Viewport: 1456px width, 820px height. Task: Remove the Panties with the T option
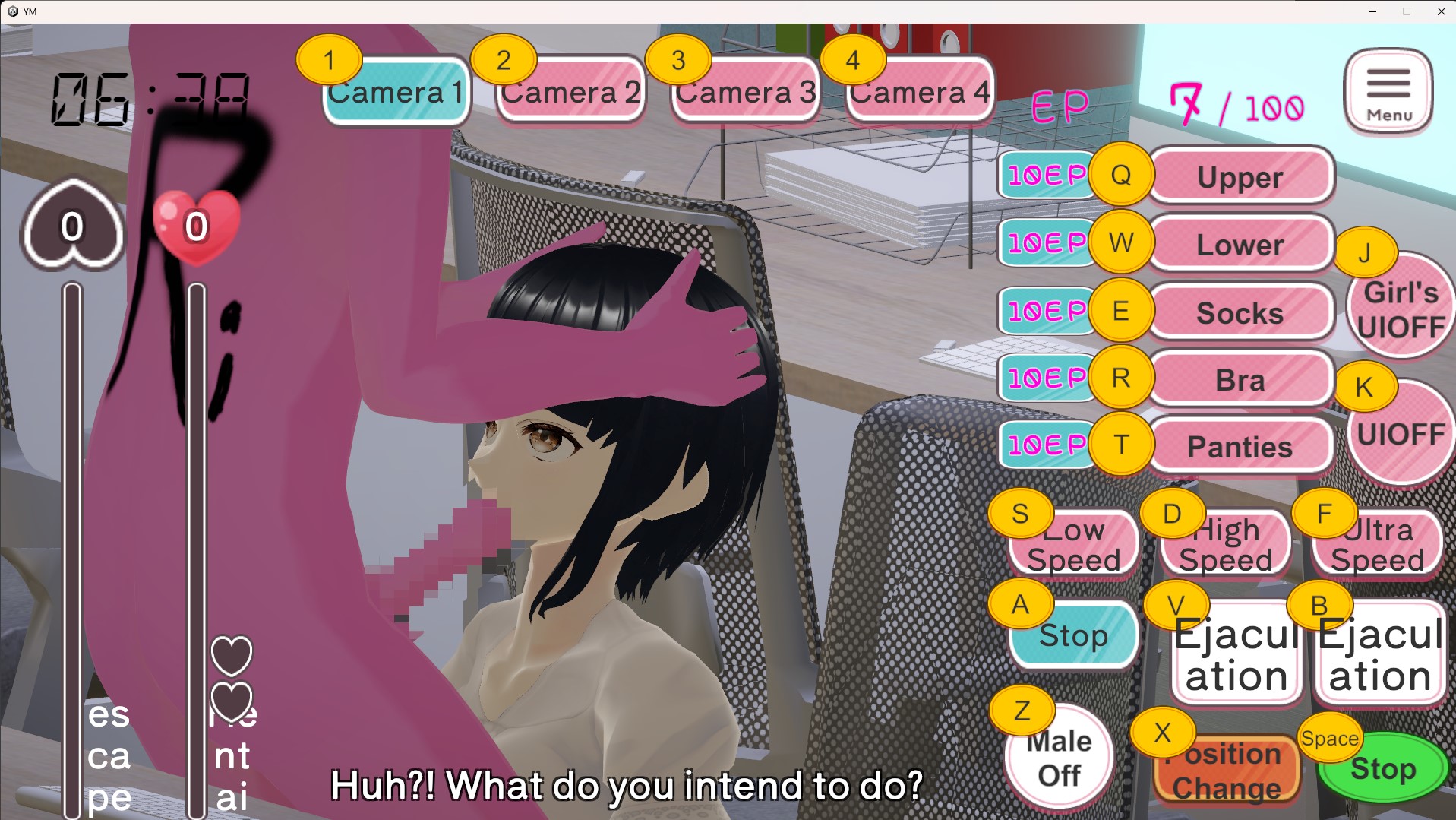click(x=1240, y=447)
